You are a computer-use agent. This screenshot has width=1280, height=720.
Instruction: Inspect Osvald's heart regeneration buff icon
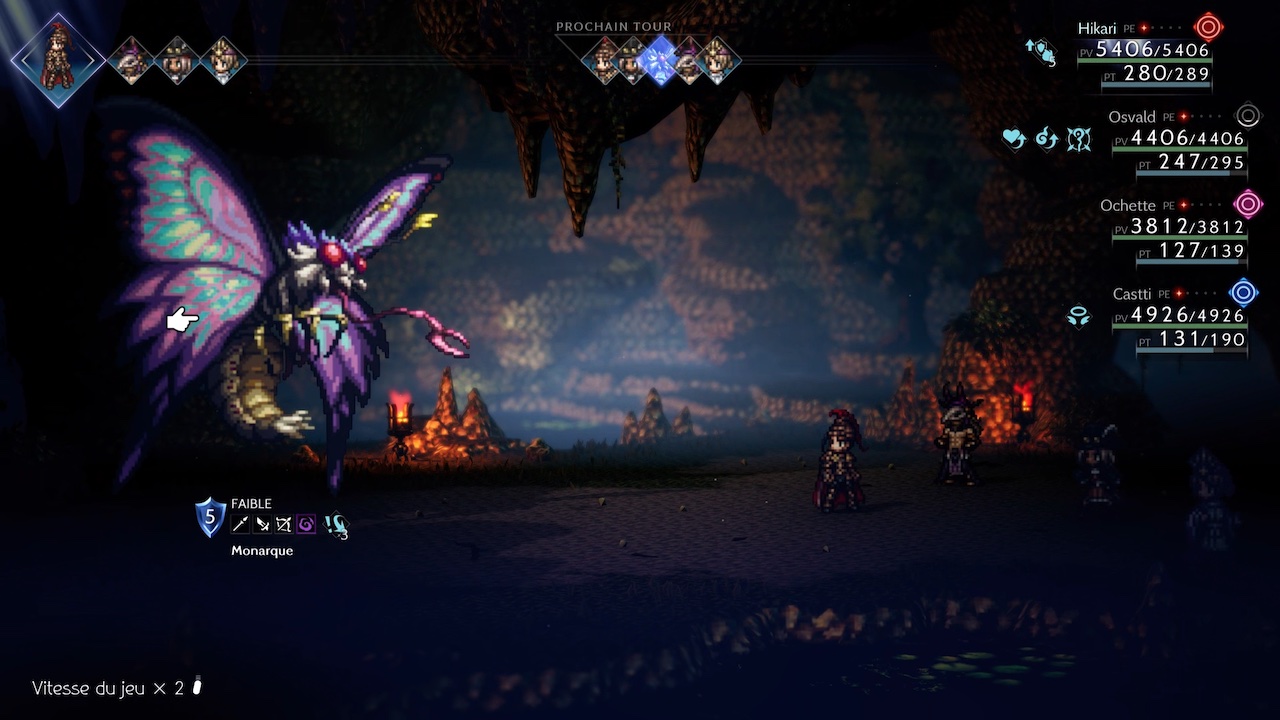click(x=1014, y=138)
